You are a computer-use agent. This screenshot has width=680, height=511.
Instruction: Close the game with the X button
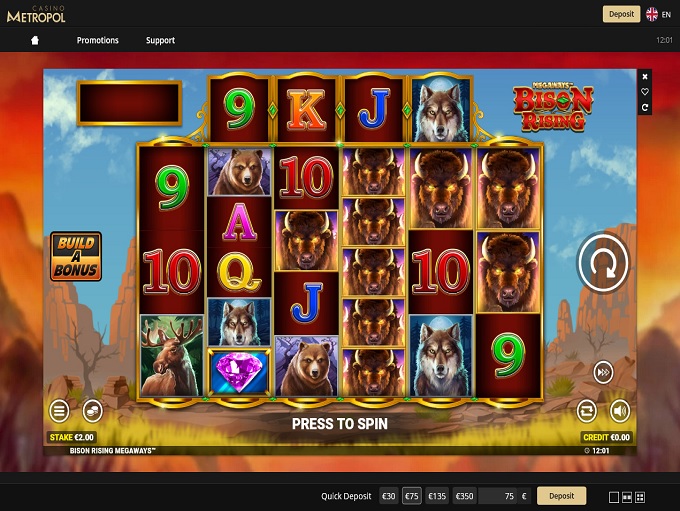(x=645, y=77)
